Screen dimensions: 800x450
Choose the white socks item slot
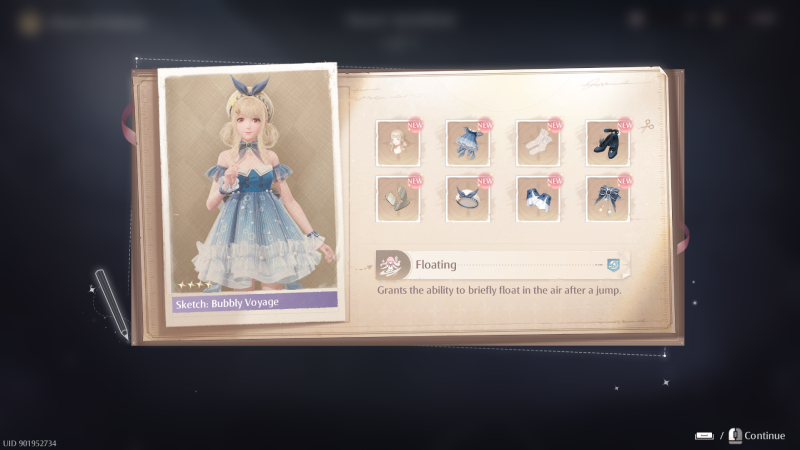coord(537,143)
